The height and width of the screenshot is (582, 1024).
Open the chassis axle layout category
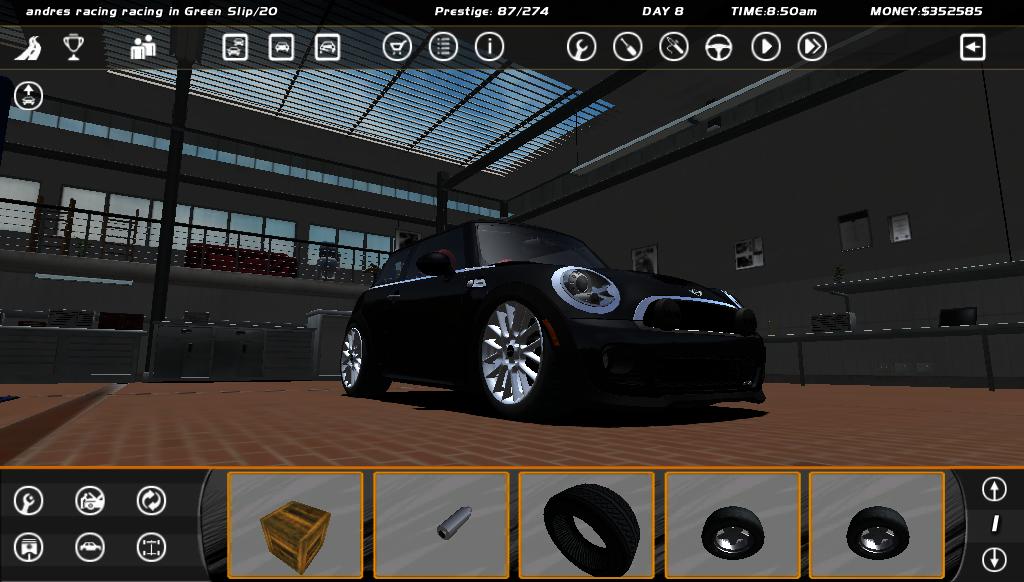coord(151,547)
